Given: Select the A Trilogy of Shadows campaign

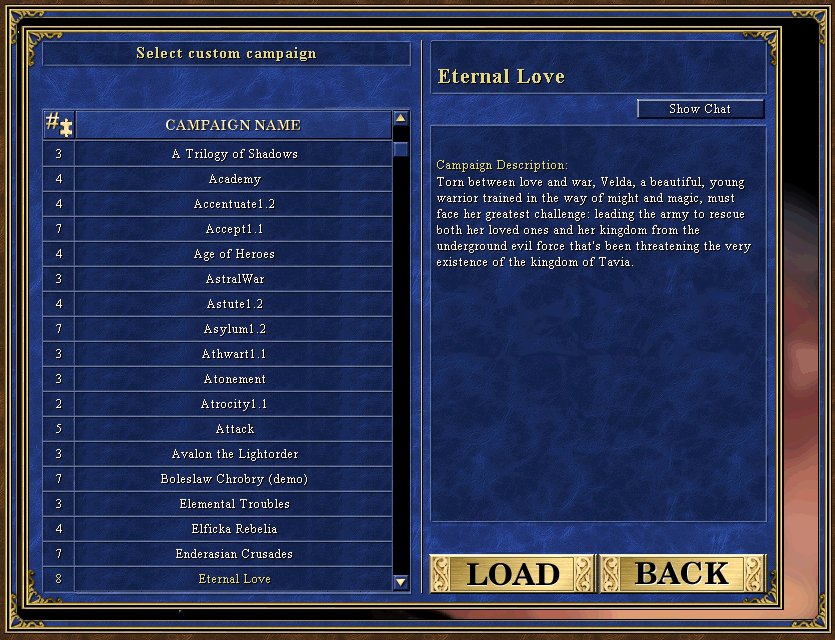Looking at the screenshot, I should point(234,154).
